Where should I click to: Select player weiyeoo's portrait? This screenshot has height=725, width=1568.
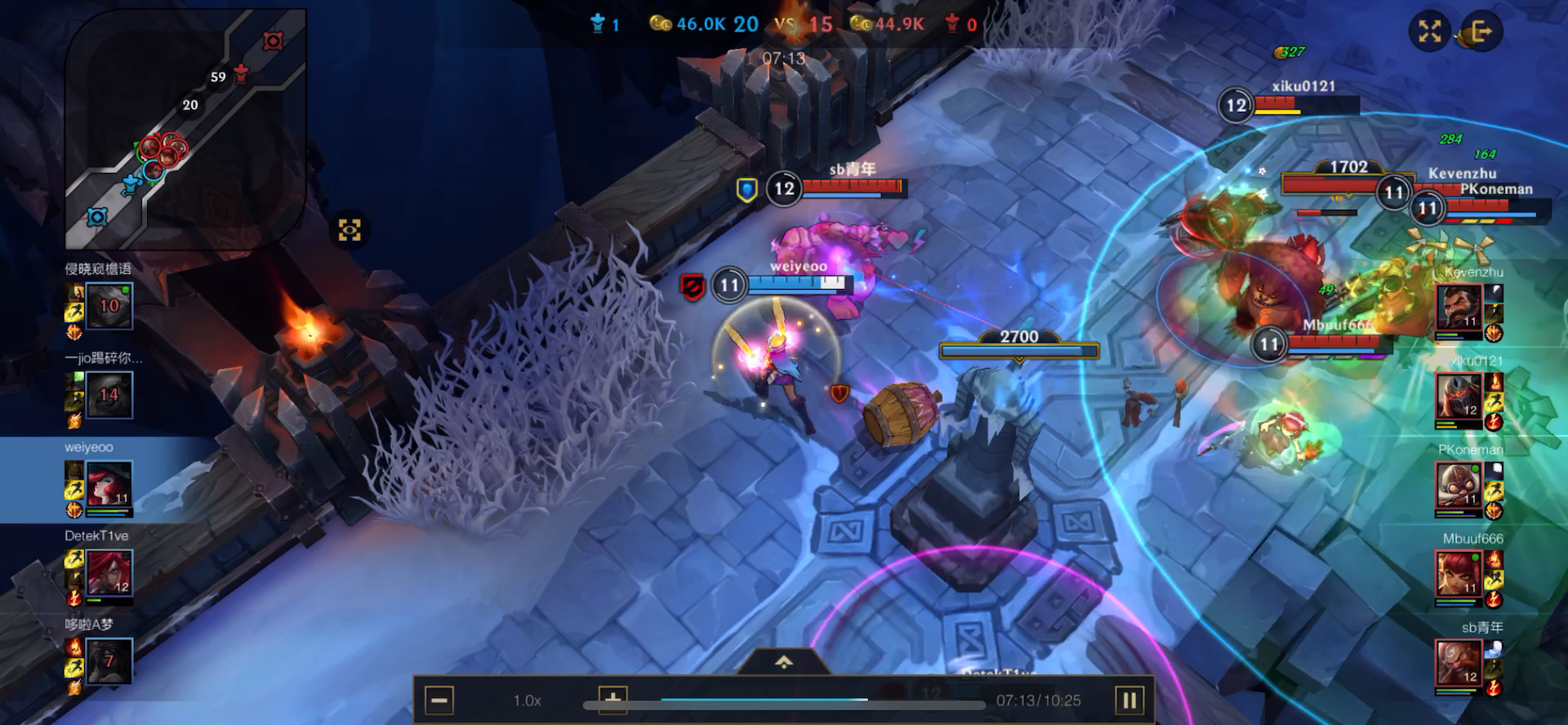click(x=109, y=484)
